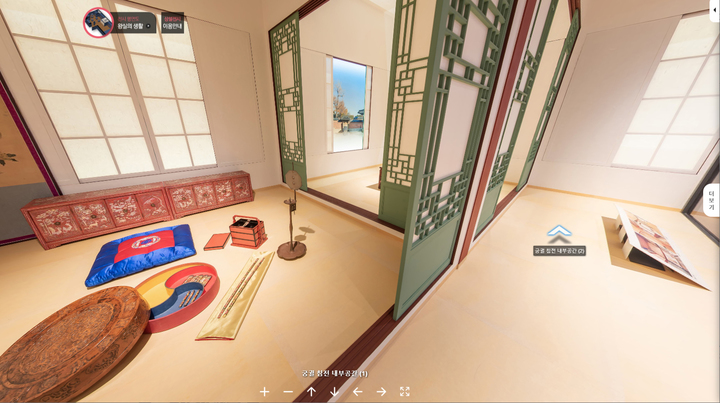Screen dimensions: 720x403
Task: Tilt view up with up arrow
Action: [x=311, y=392]
